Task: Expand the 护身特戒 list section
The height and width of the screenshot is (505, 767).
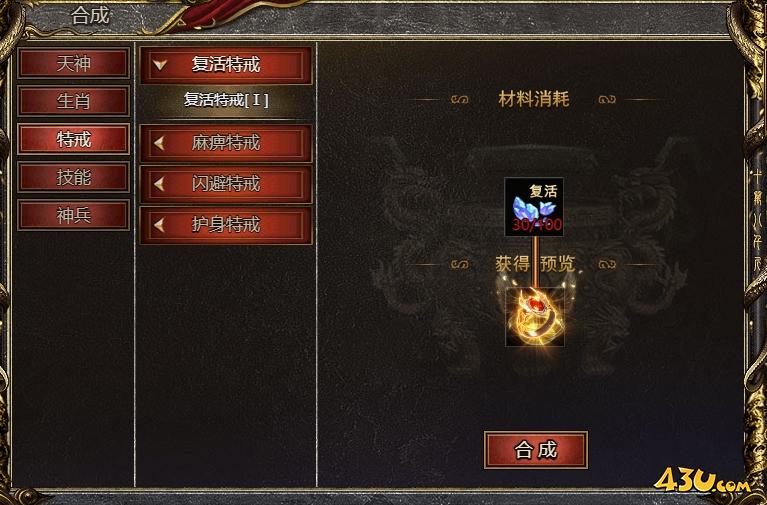Action: [x=225, y=225]
